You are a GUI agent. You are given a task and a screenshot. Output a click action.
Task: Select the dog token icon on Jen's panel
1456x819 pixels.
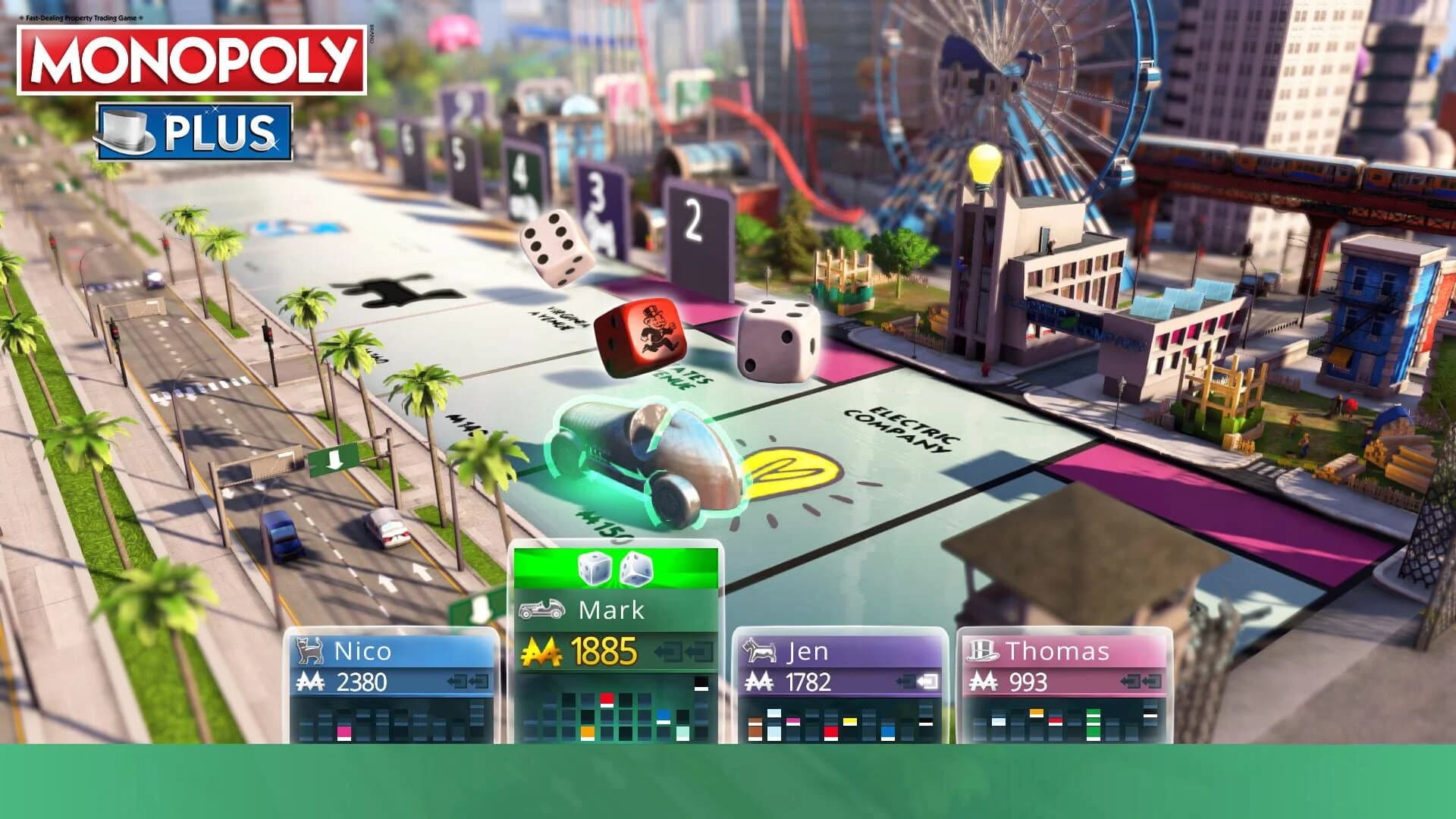coord(760,650)
